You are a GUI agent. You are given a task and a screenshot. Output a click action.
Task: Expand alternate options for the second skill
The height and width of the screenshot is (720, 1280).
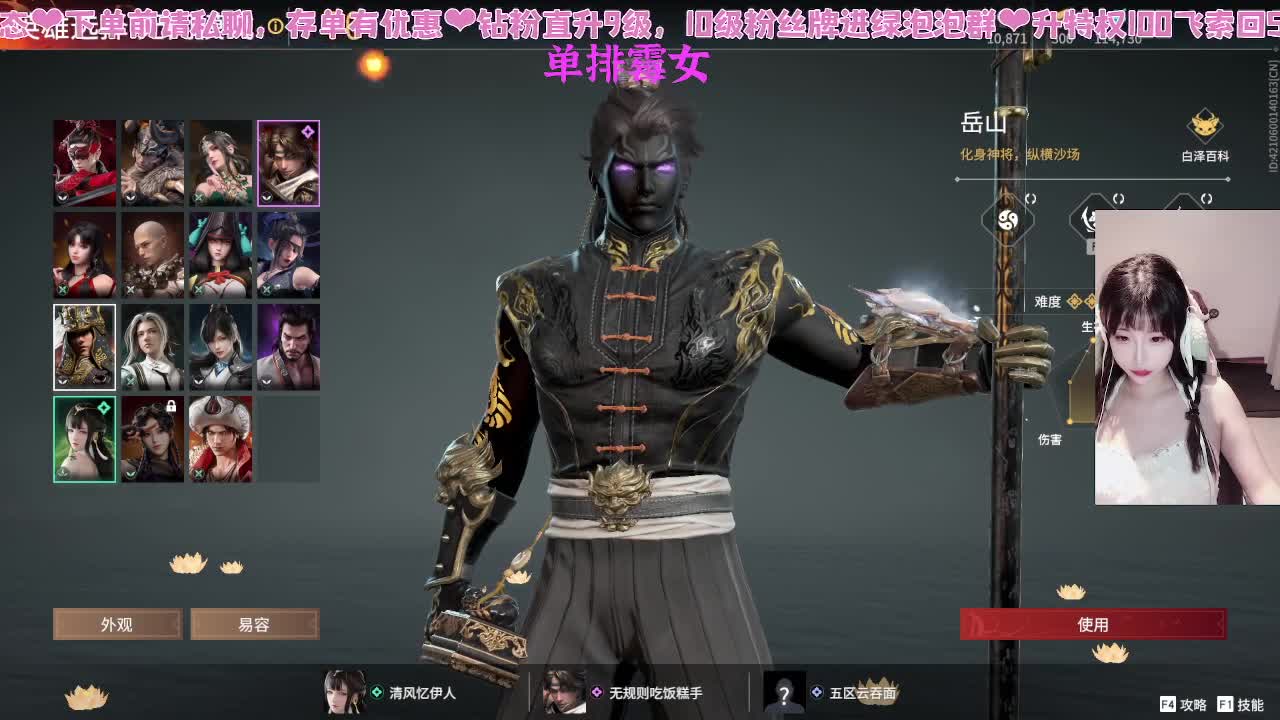point(1118,198)
